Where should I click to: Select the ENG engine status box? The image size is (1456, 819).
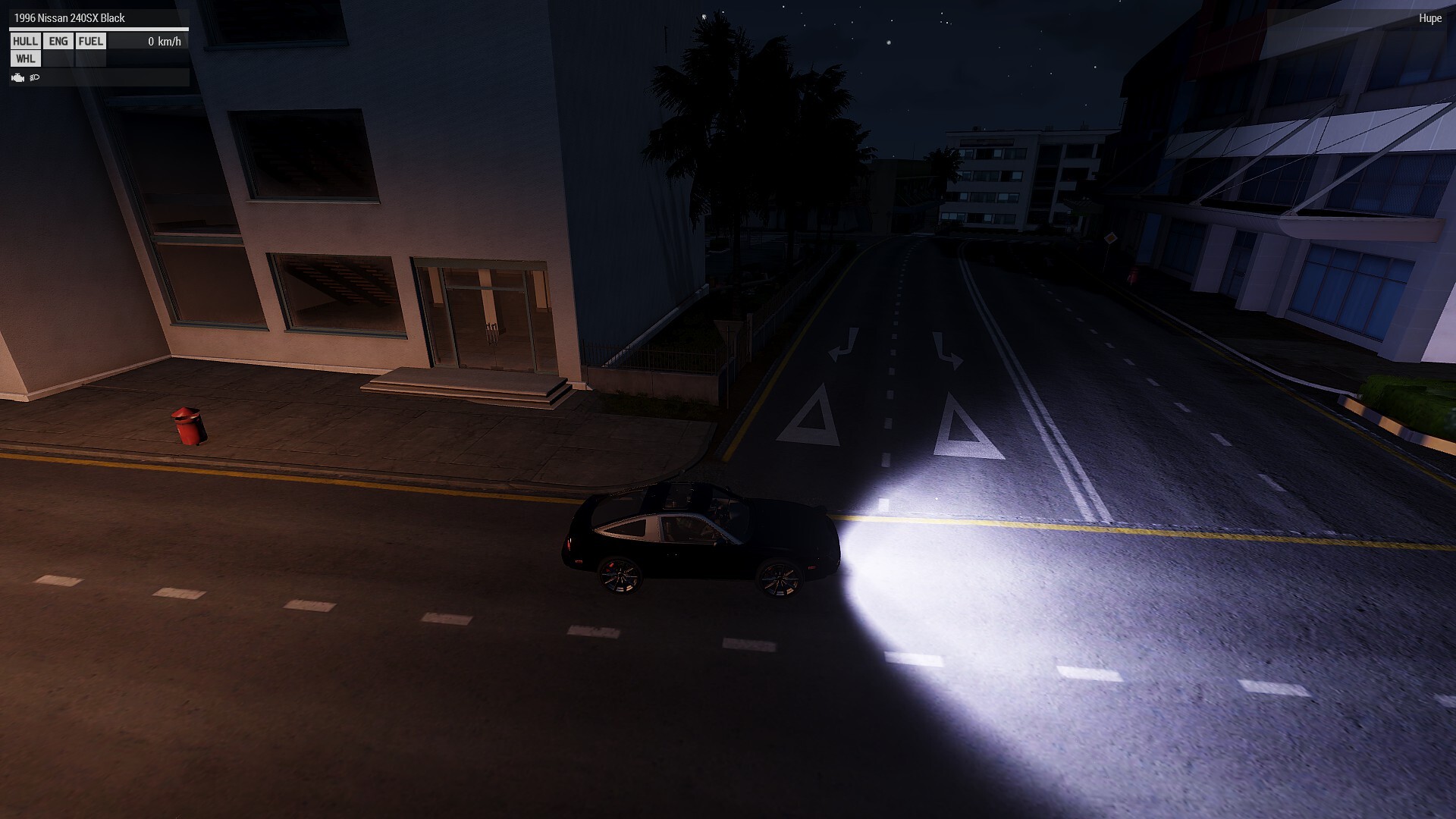(58, 42)
